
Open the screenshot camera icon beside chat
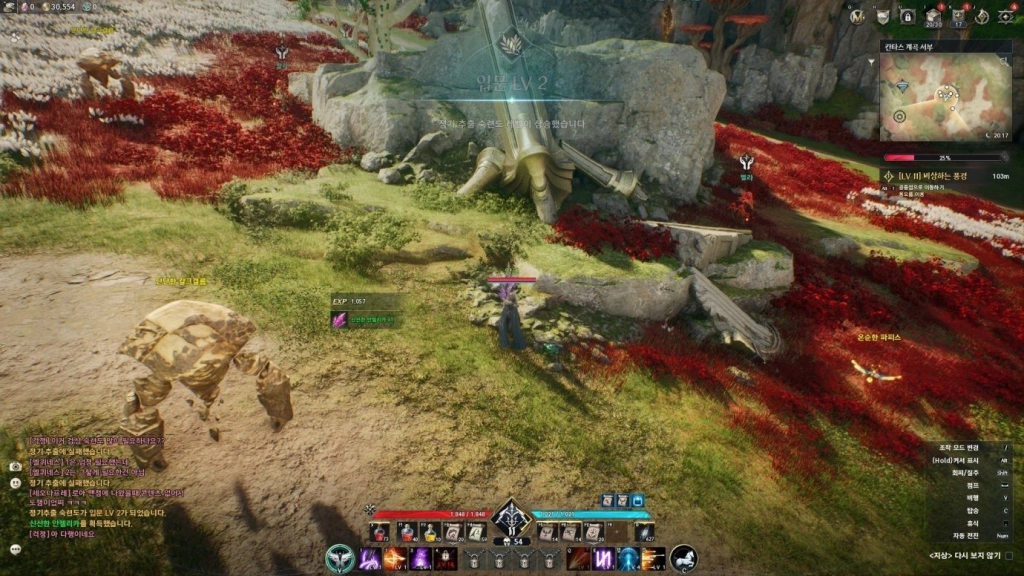(15, 466)
